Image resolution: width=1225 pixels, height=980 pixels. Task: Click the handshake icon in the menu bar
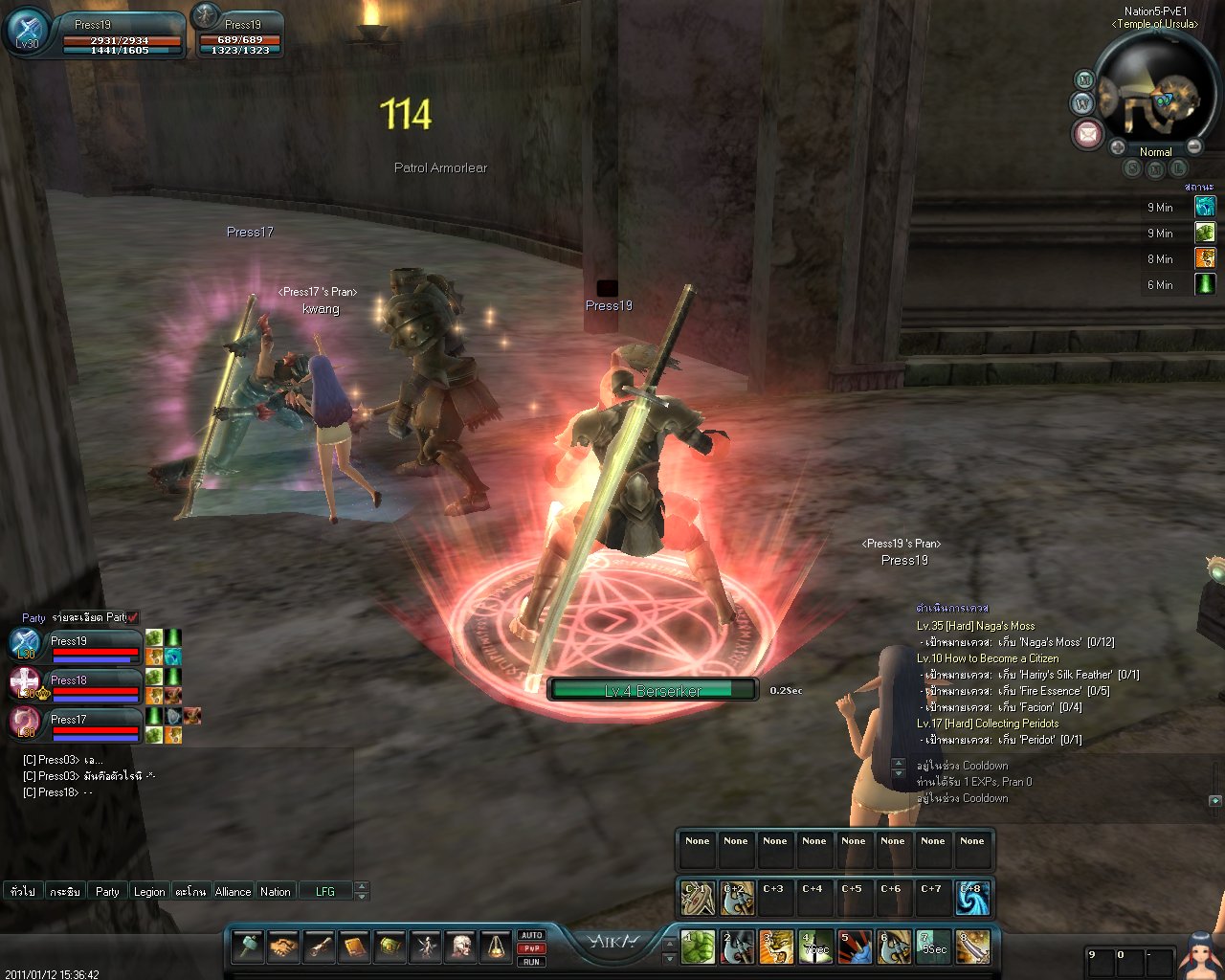click(284, 947)
